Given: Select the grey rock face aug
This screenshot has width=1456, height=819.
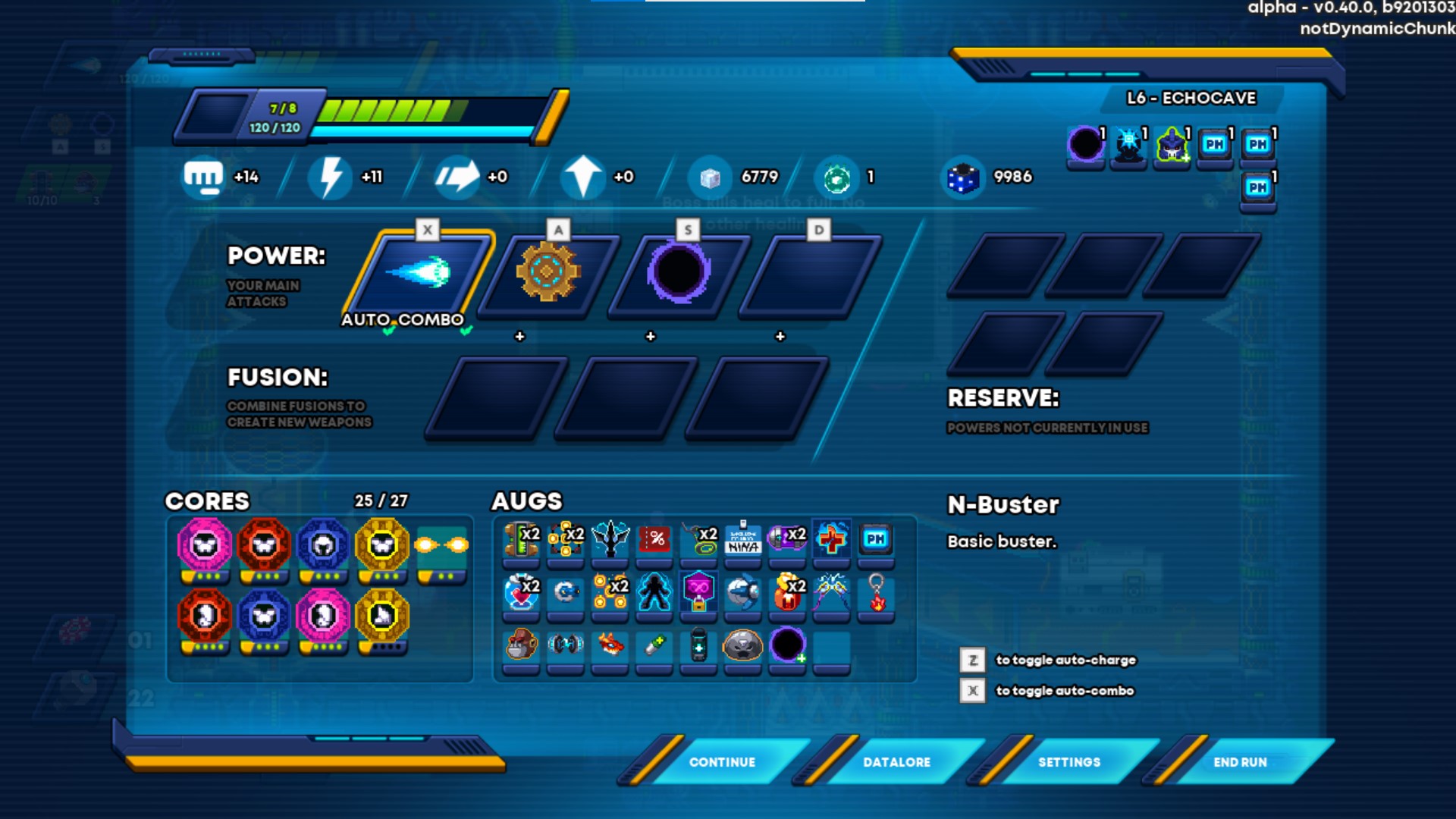Looking at the screenshot, I should point(742,646).
